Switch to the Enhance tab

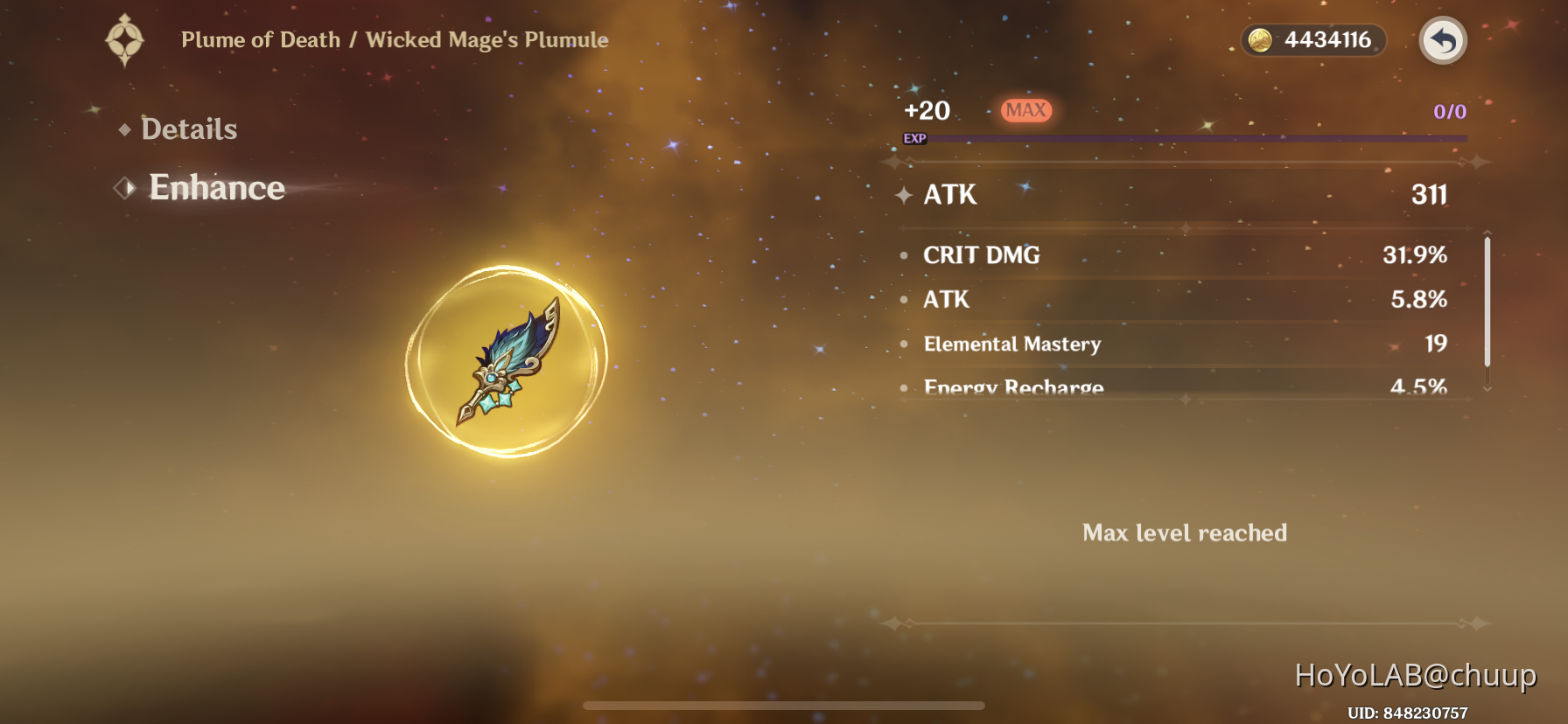pyautogui.click(x=216, y=187)
